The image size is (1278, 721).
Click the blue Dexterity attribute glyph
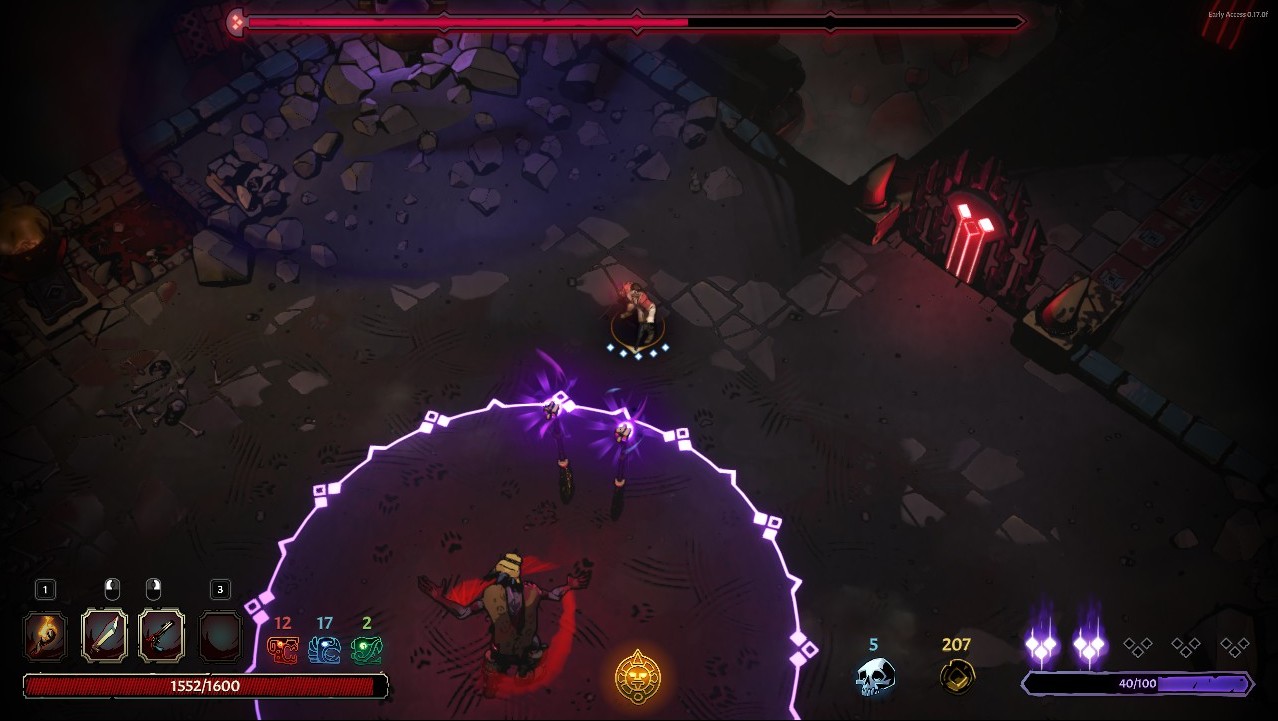click(x=324, y=650)
